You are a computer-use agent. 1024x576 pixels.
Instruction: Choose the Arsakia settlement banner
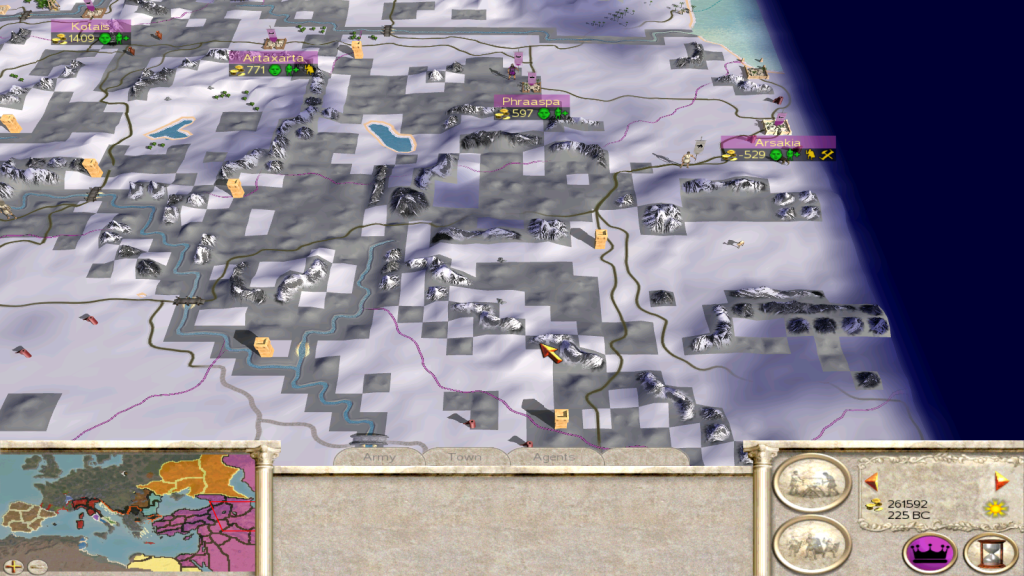pyautogui.click(x=778, y=143)
